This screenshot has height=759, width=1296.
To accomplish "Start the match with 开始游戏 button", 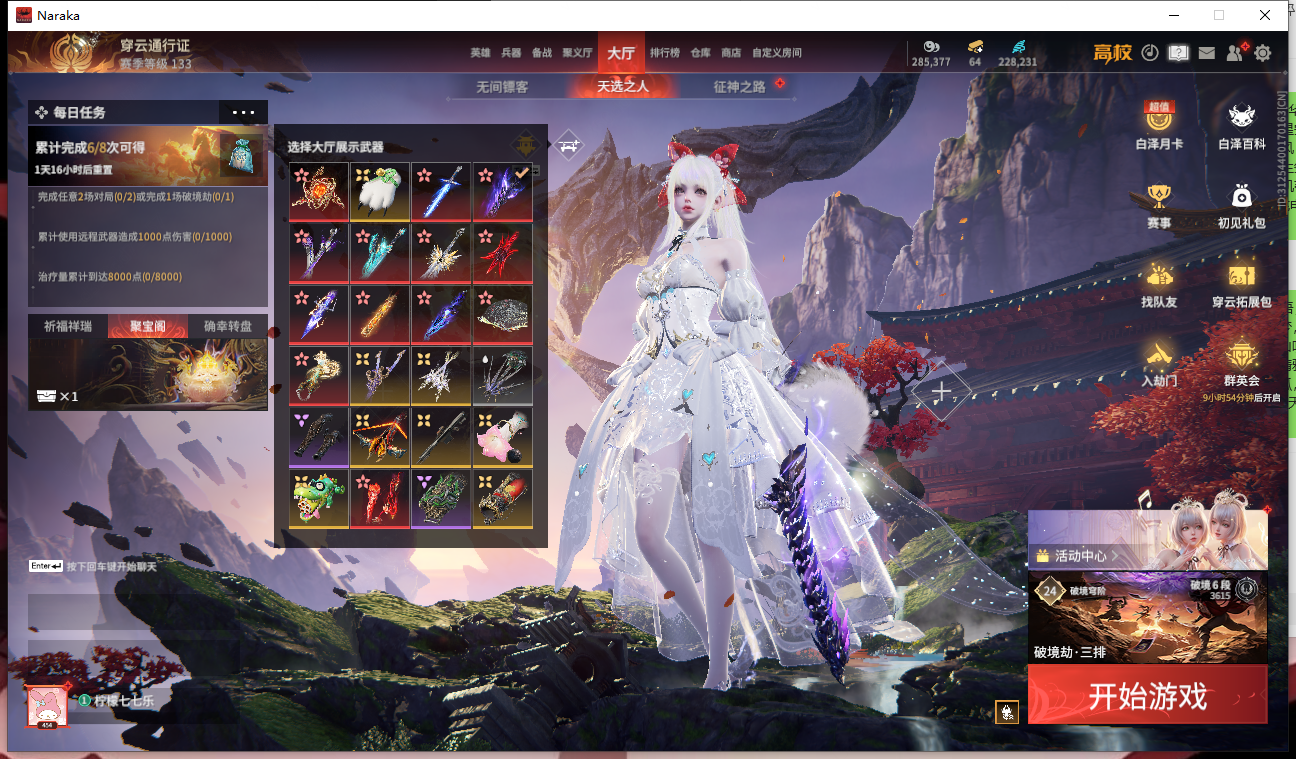I will tap(1147, 695).
